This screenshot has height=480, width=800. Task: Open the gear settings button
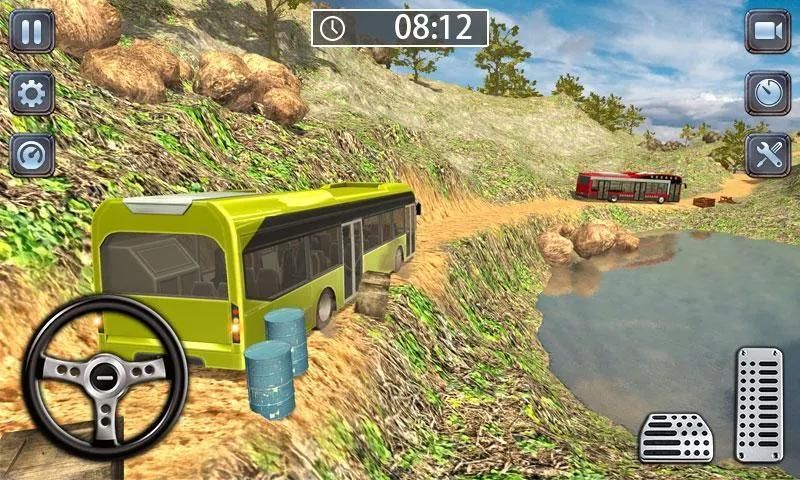(32, 93)
